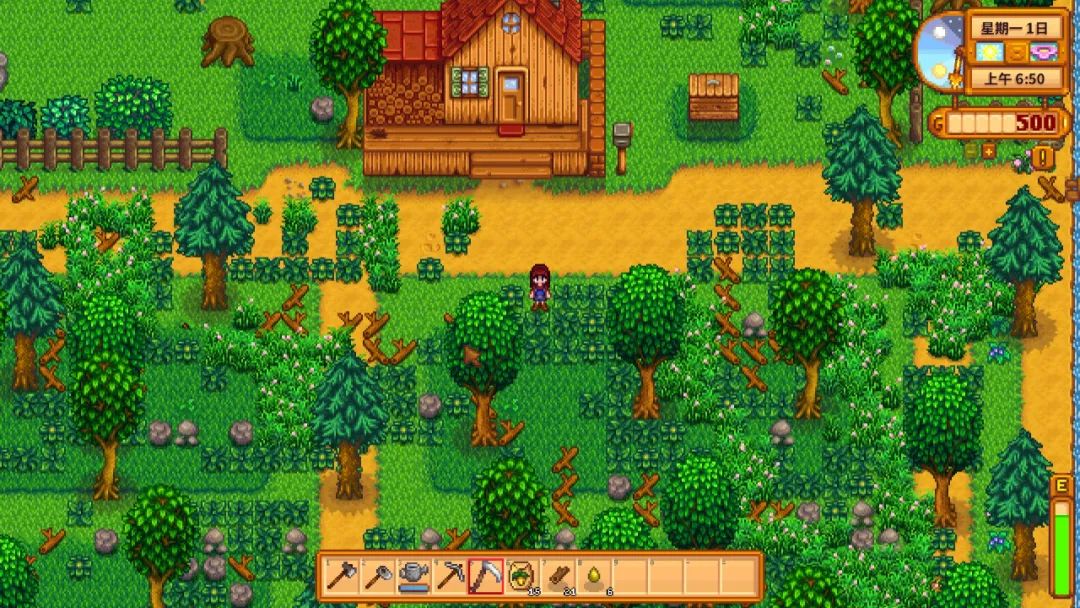The image size is (1080, 608).
Task: Open the journal with the exclamation icon
Action: coord(1043,157)
